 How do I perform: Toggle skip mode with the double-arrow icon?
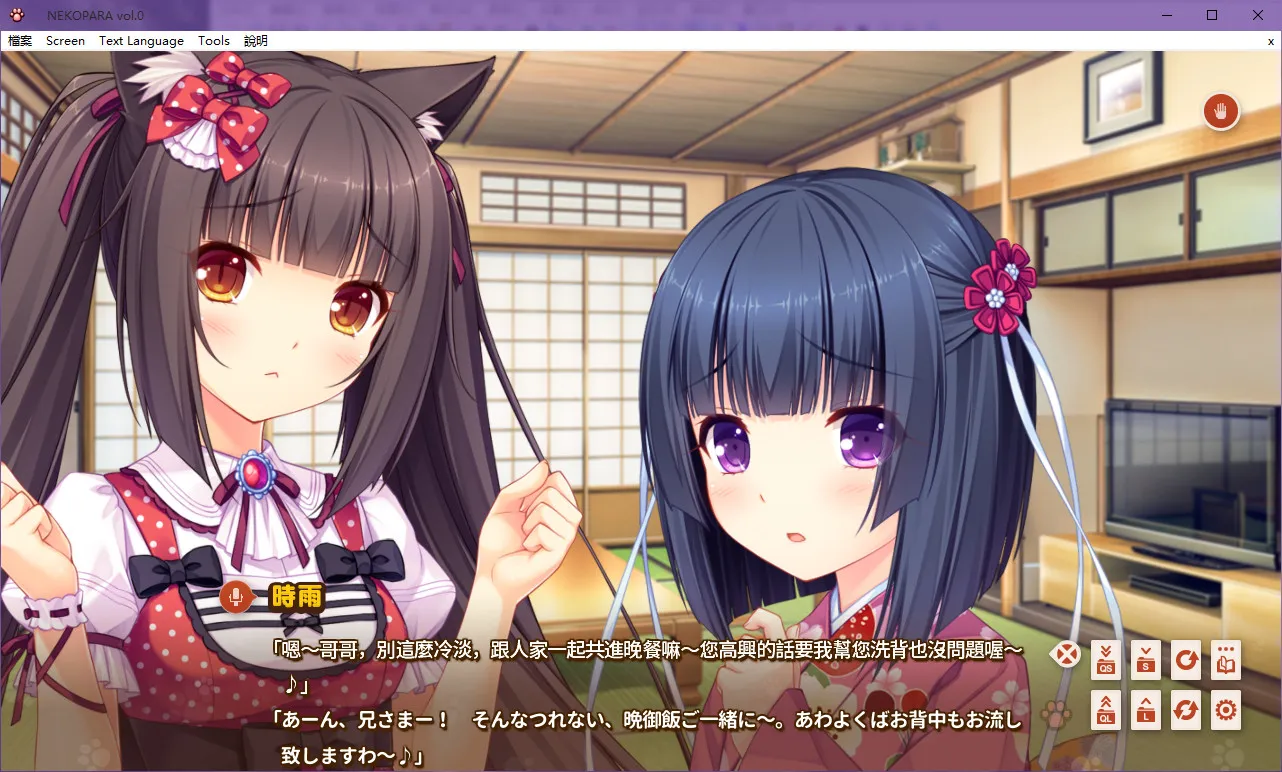1186,710
